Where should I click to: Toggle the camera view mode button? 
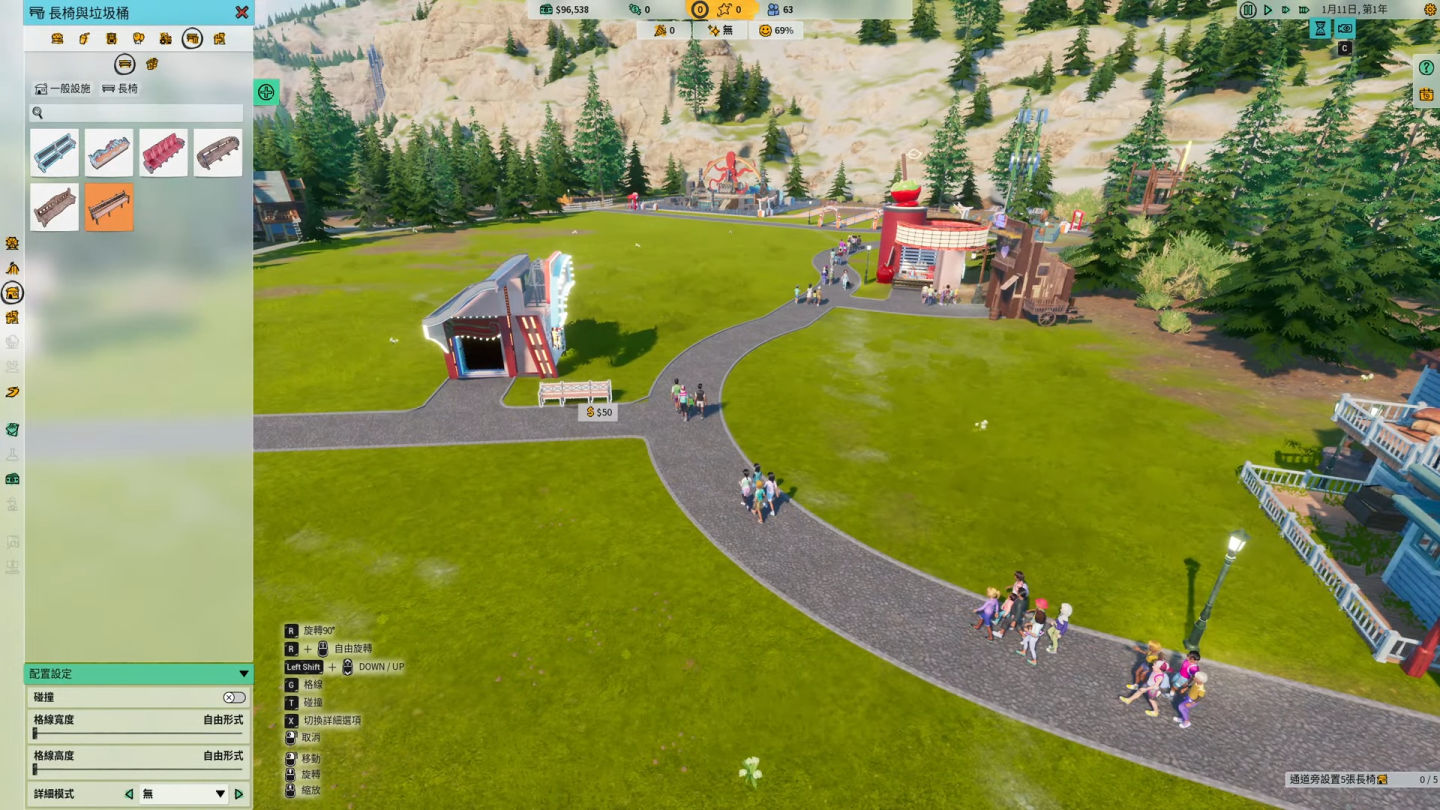click(1345, 29)
